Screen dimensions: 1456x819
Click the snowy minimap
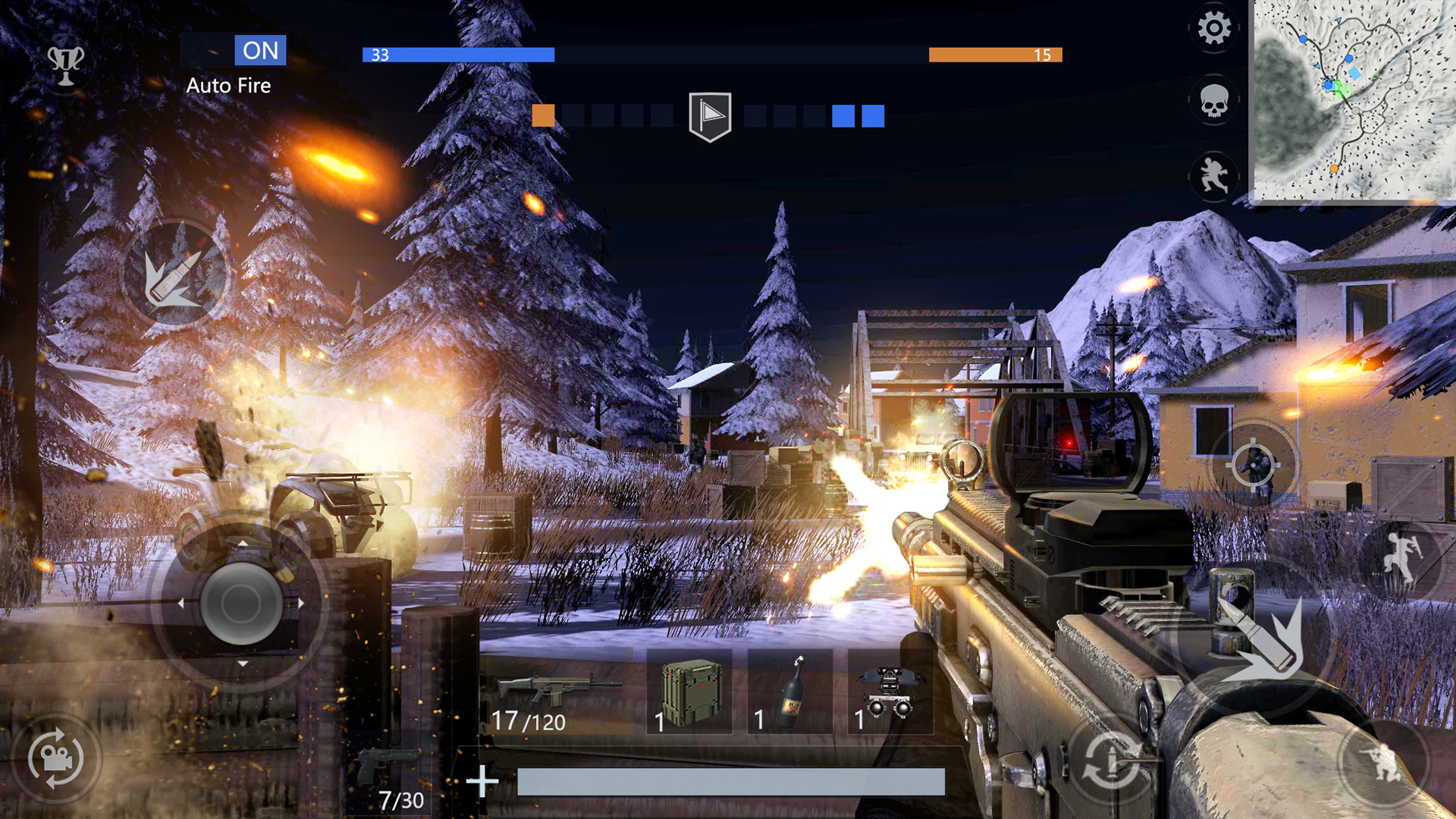[x=1353, y=100]
